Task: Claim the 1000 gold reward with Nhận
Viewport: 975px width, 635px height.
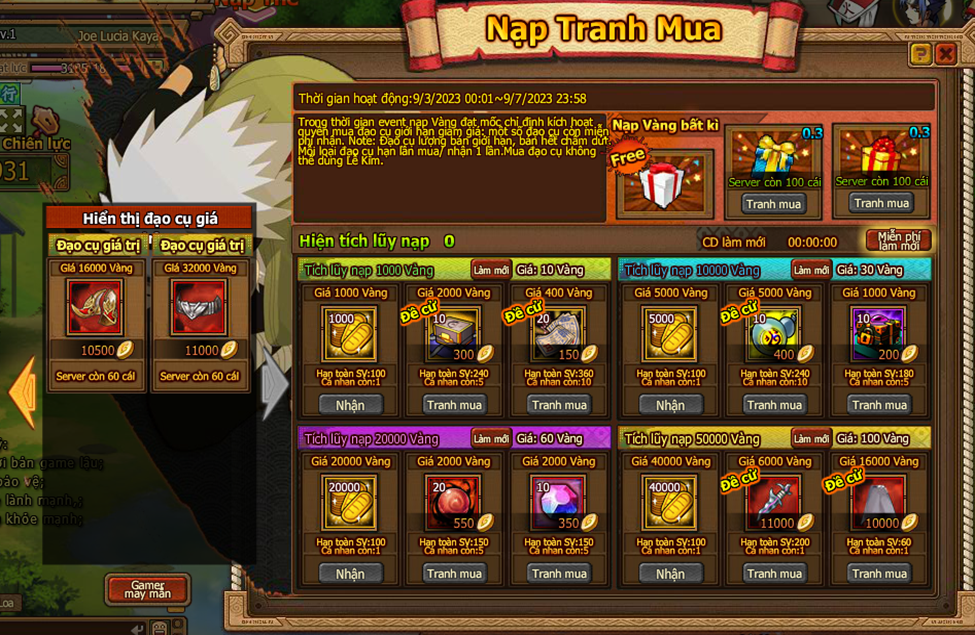Action: pos(350,405)
